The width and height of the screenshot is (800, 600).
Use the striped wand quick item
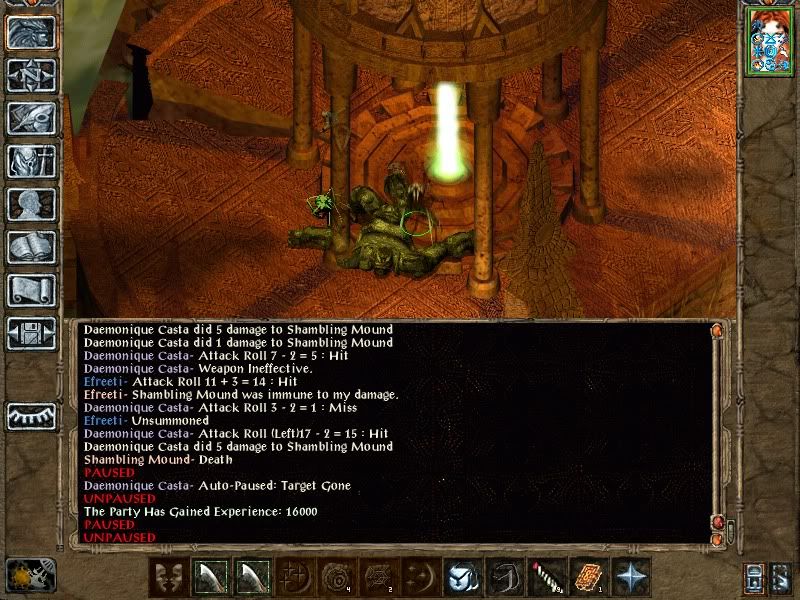[x=547, y=577]
